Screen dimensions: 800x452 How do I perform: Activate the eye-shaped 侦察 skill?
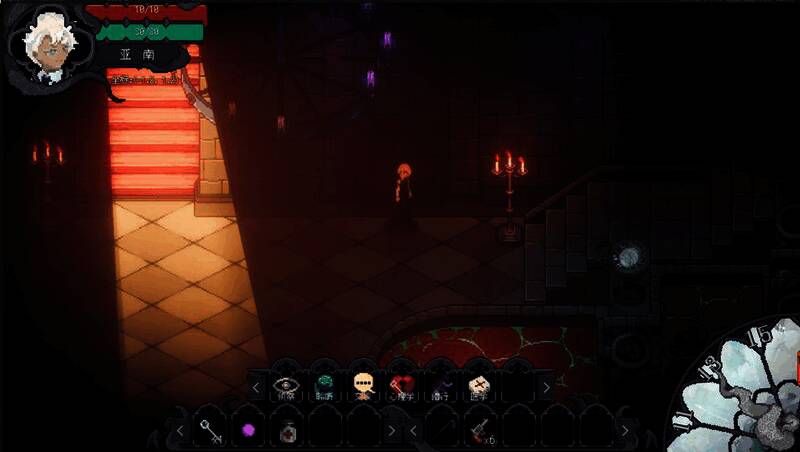coord(286,385)
